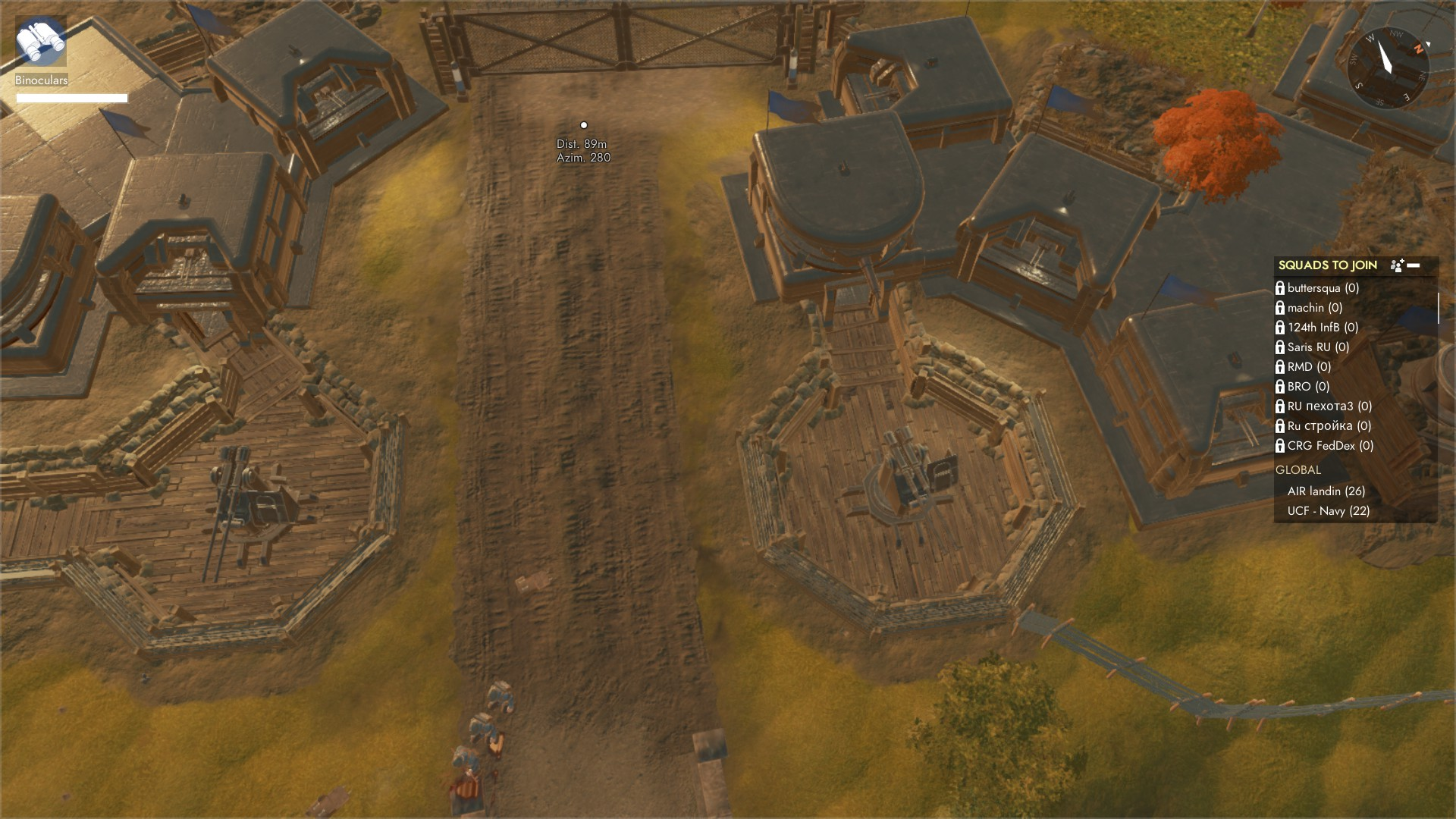Join the UCF - Navy global squad
This screenshot has height=819, width=1456.
pos(1328,511)
